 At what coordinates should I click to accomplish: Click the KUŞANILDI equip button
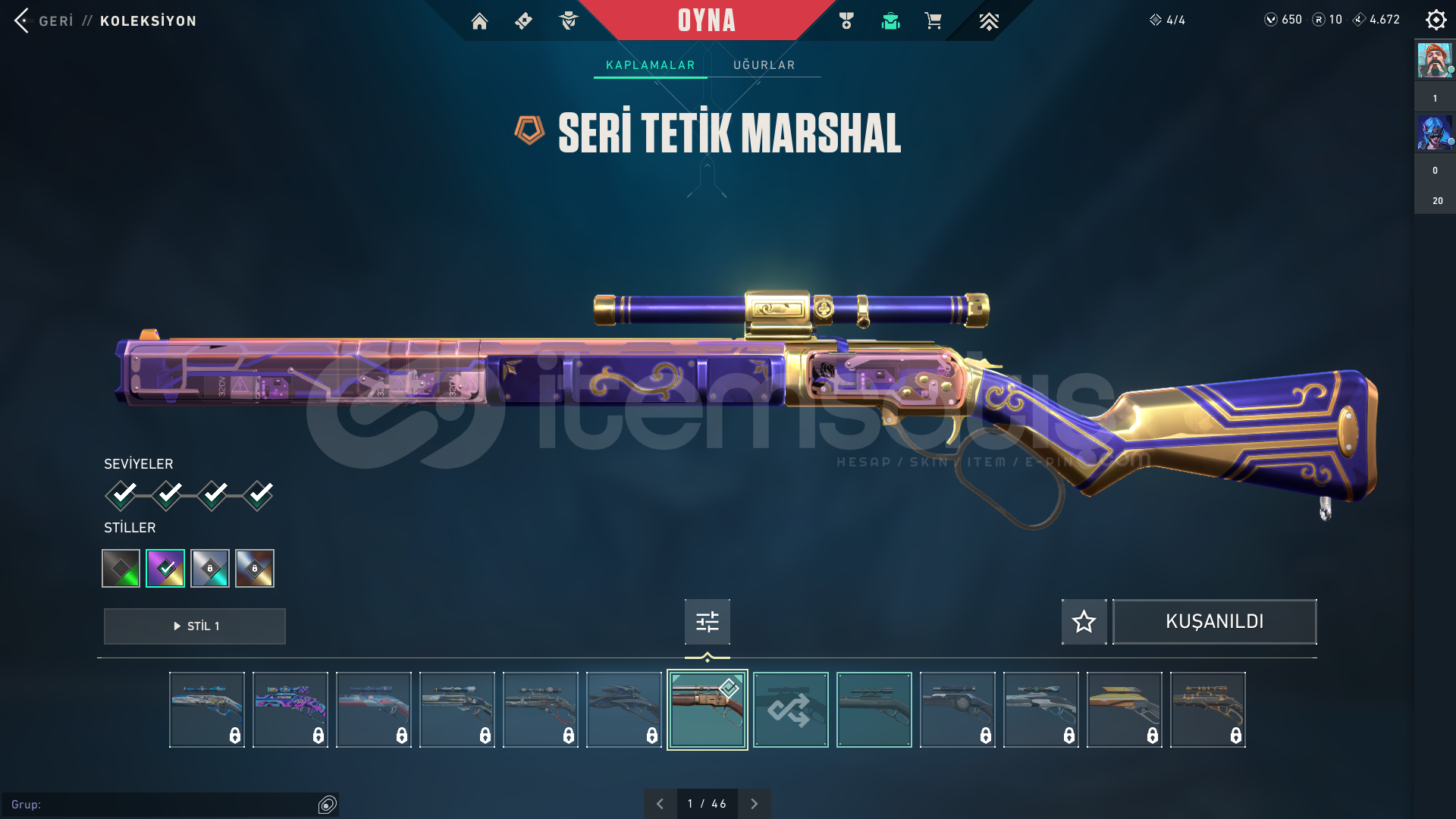tap(1214, 622)
